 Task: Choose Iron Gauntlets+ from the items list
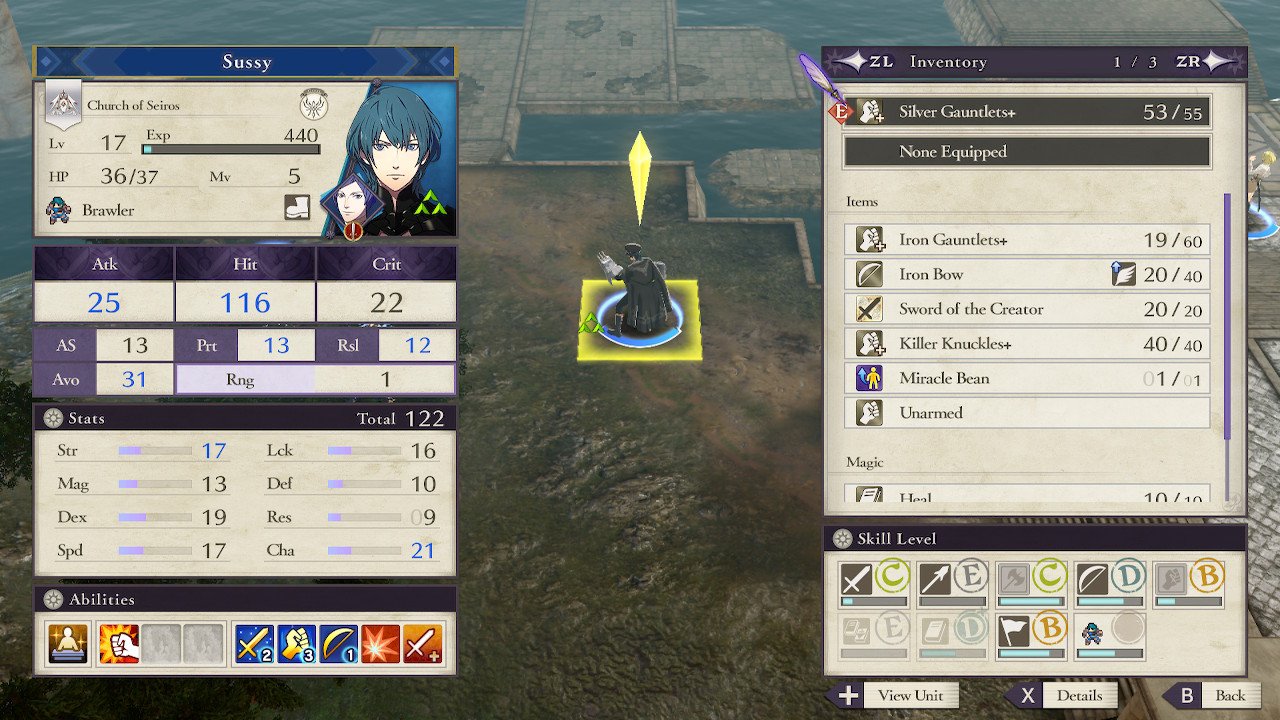point(1027,240)
